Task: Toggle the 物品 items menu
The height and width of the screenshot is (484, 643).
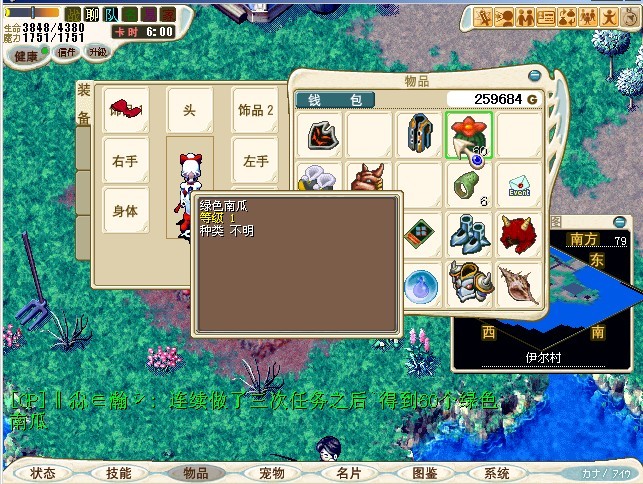Action: coord(194,473)
